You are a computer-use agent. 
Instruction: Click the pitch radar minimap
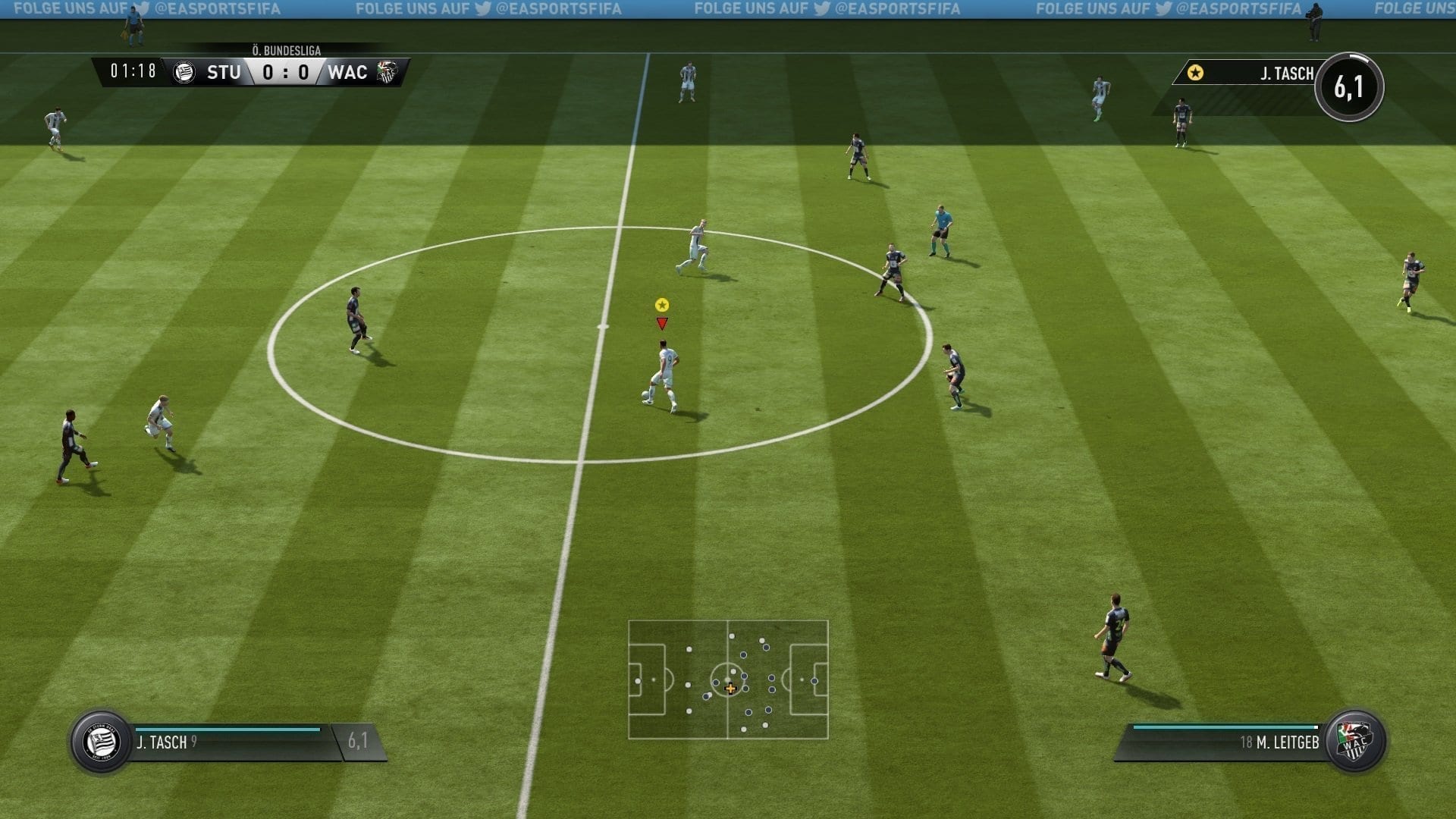[x=728, y=679]
